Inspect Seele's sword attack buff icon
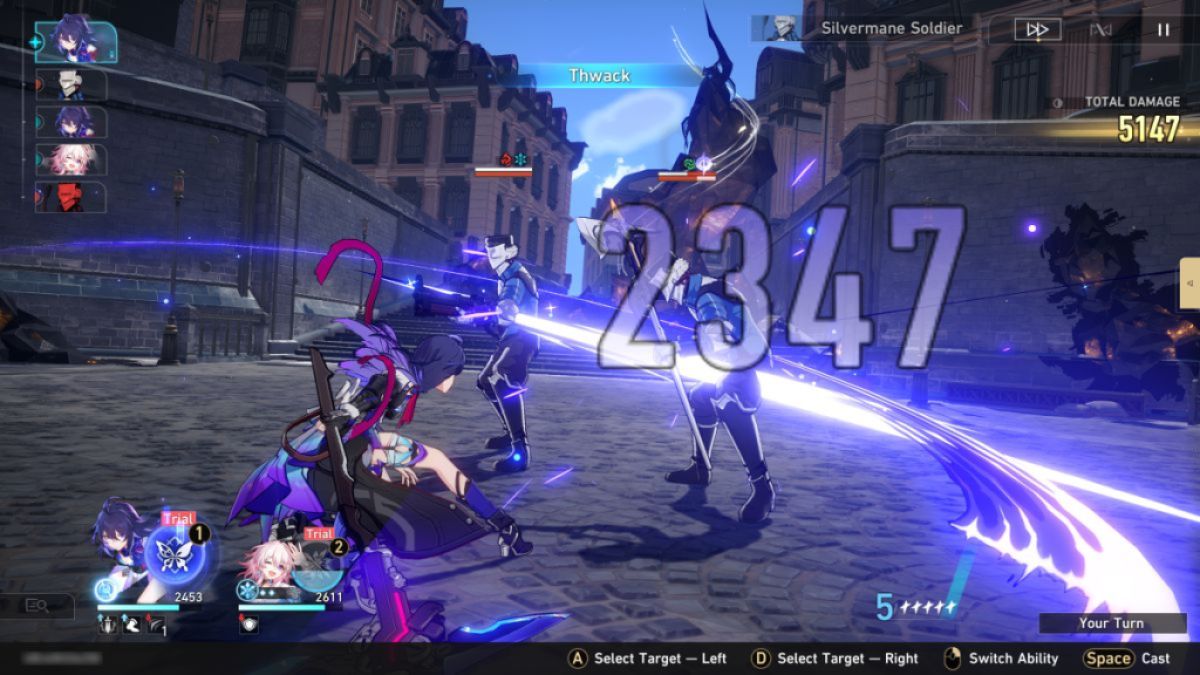 pyautogui.click(x=105, y=625)
